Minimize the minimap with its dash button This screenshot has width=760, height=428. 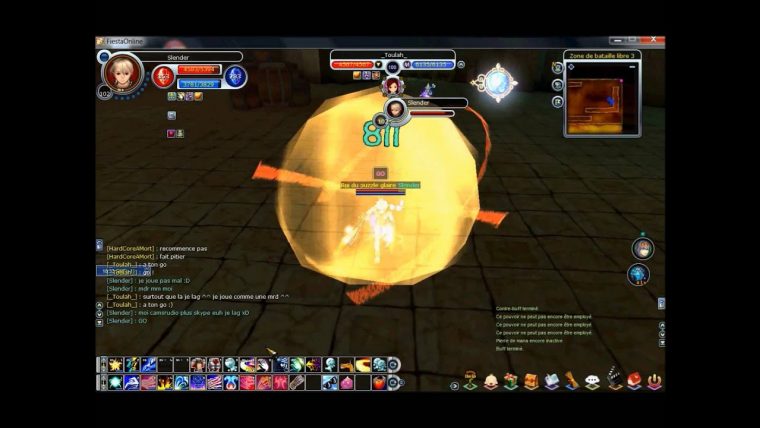tap(634, 67)
